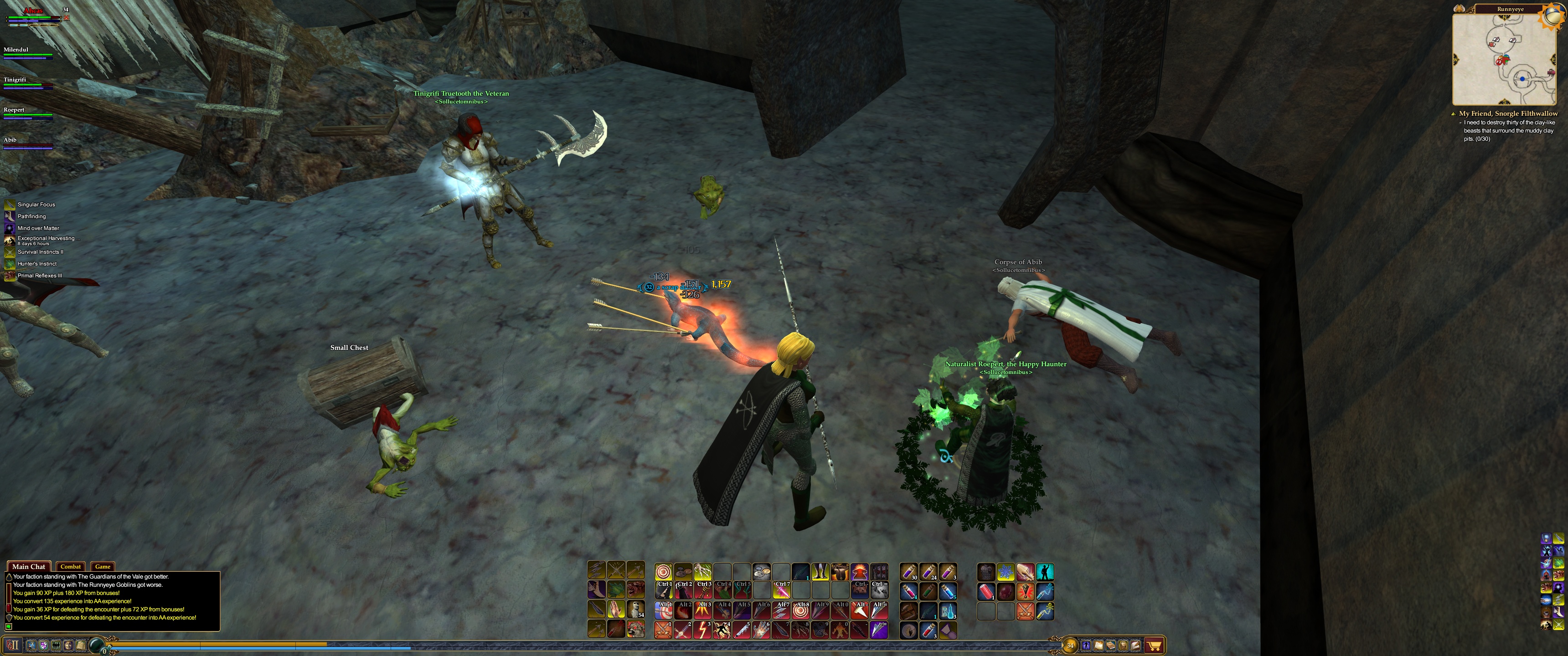The height and width of the screenshot is (656, 1568).
Task: Click the Singular Focus buff icon
Action: (x=10, y=205)
